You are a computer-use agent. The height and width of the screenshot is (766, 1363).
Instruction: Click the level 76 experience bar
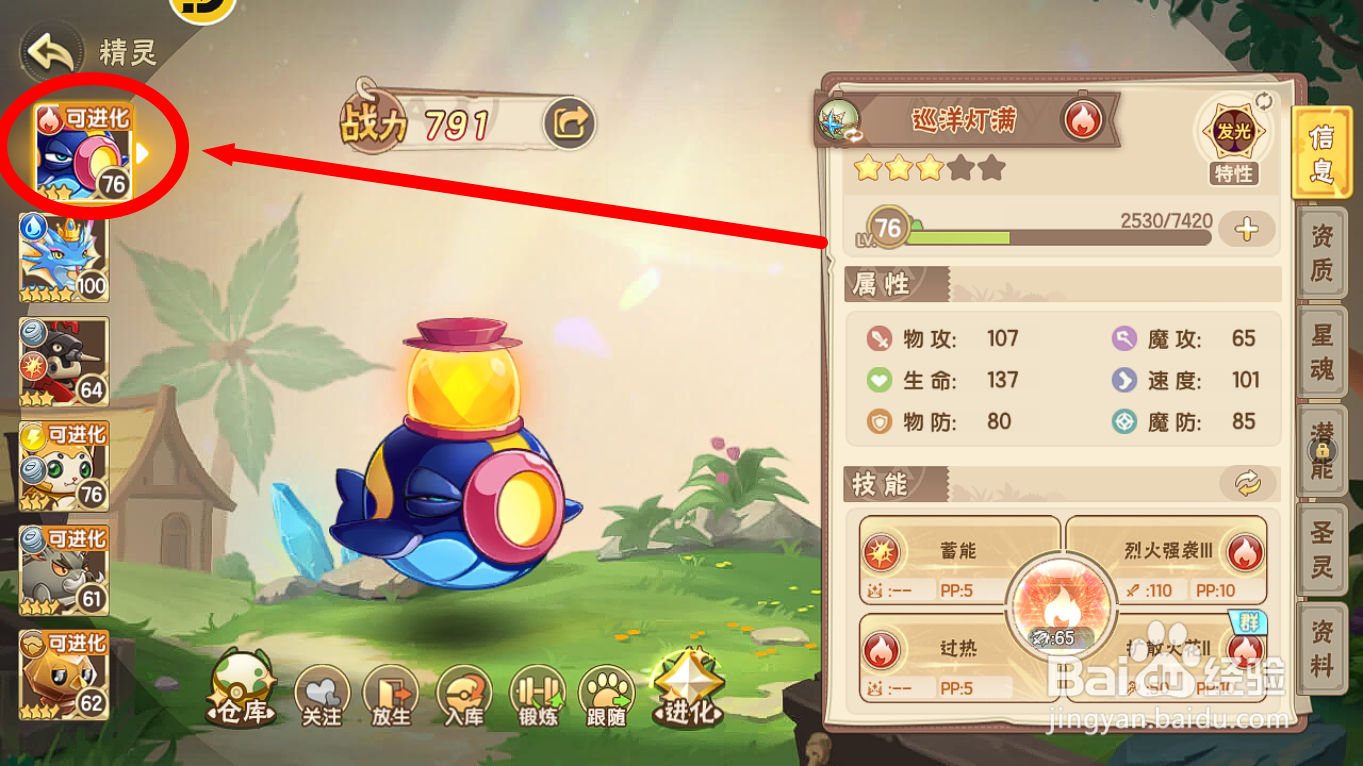tap(1050, 235)
